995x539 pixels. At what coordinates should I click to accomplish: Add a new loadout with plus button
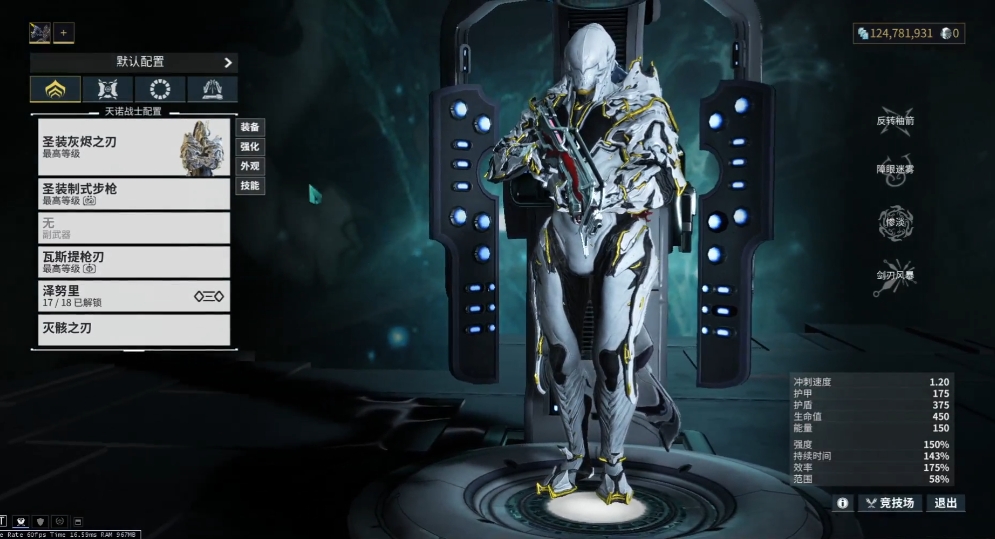64,33
